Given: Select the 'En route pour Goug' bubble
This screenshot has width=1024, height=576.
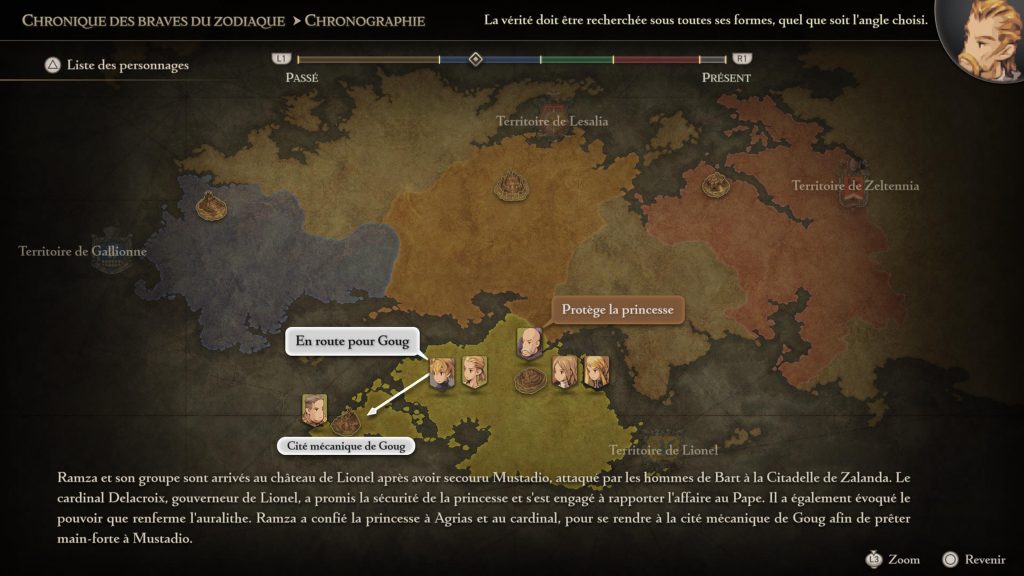Looking at the screenshot, I should click(x=352, y=341).
